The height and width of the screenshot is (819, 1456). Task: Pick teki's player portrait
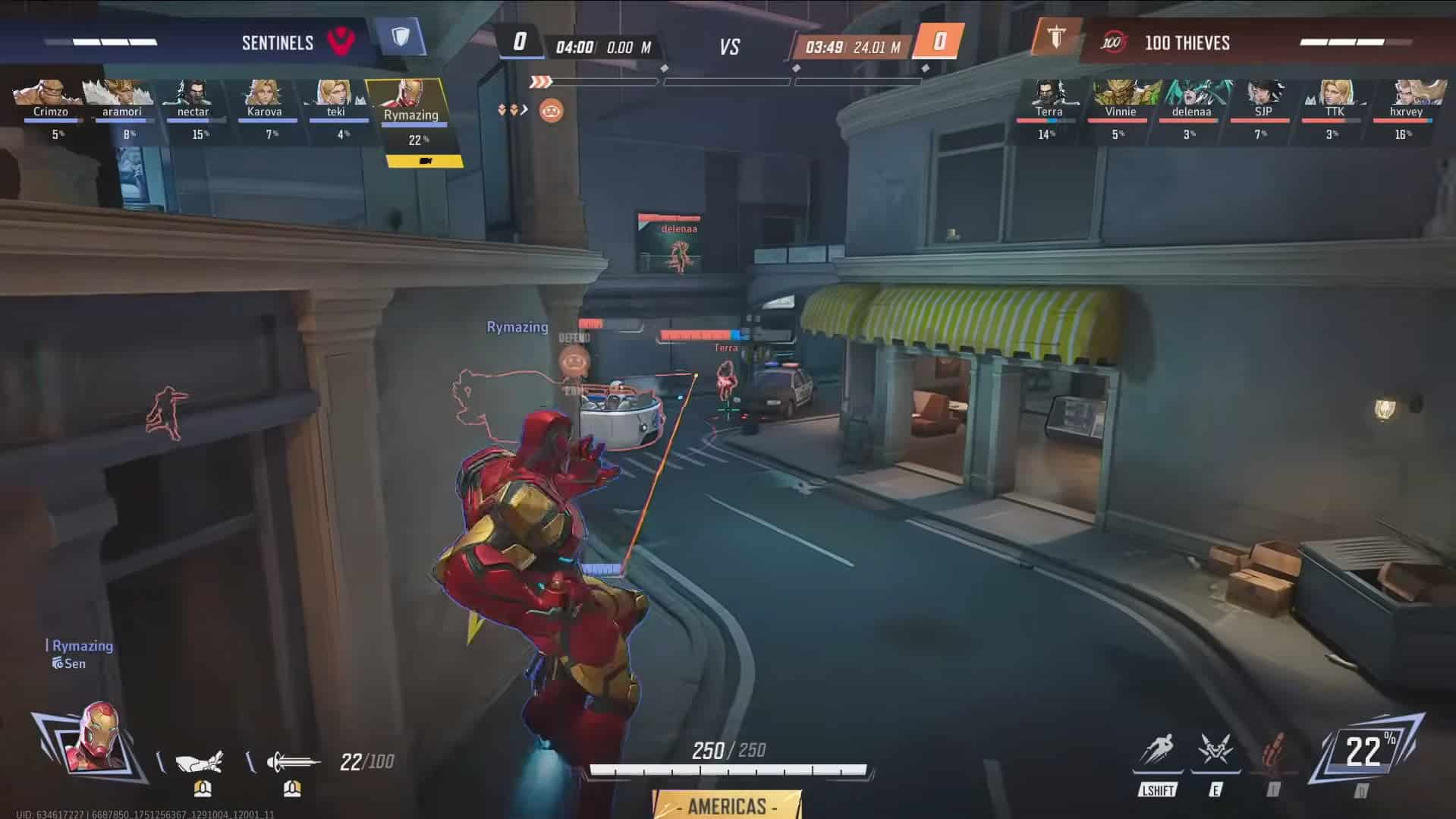click(x=335, y=93)
